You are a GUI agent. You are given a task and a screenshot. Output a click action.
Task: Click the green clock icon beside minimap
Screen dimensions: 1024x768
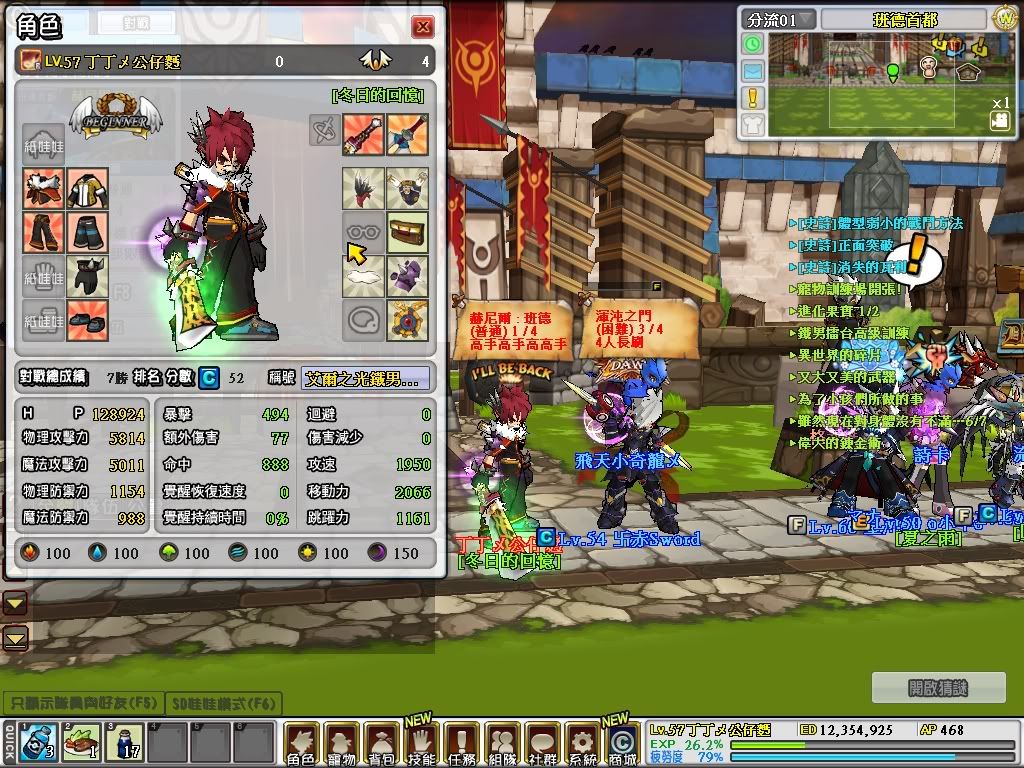(x=753, y=44)
